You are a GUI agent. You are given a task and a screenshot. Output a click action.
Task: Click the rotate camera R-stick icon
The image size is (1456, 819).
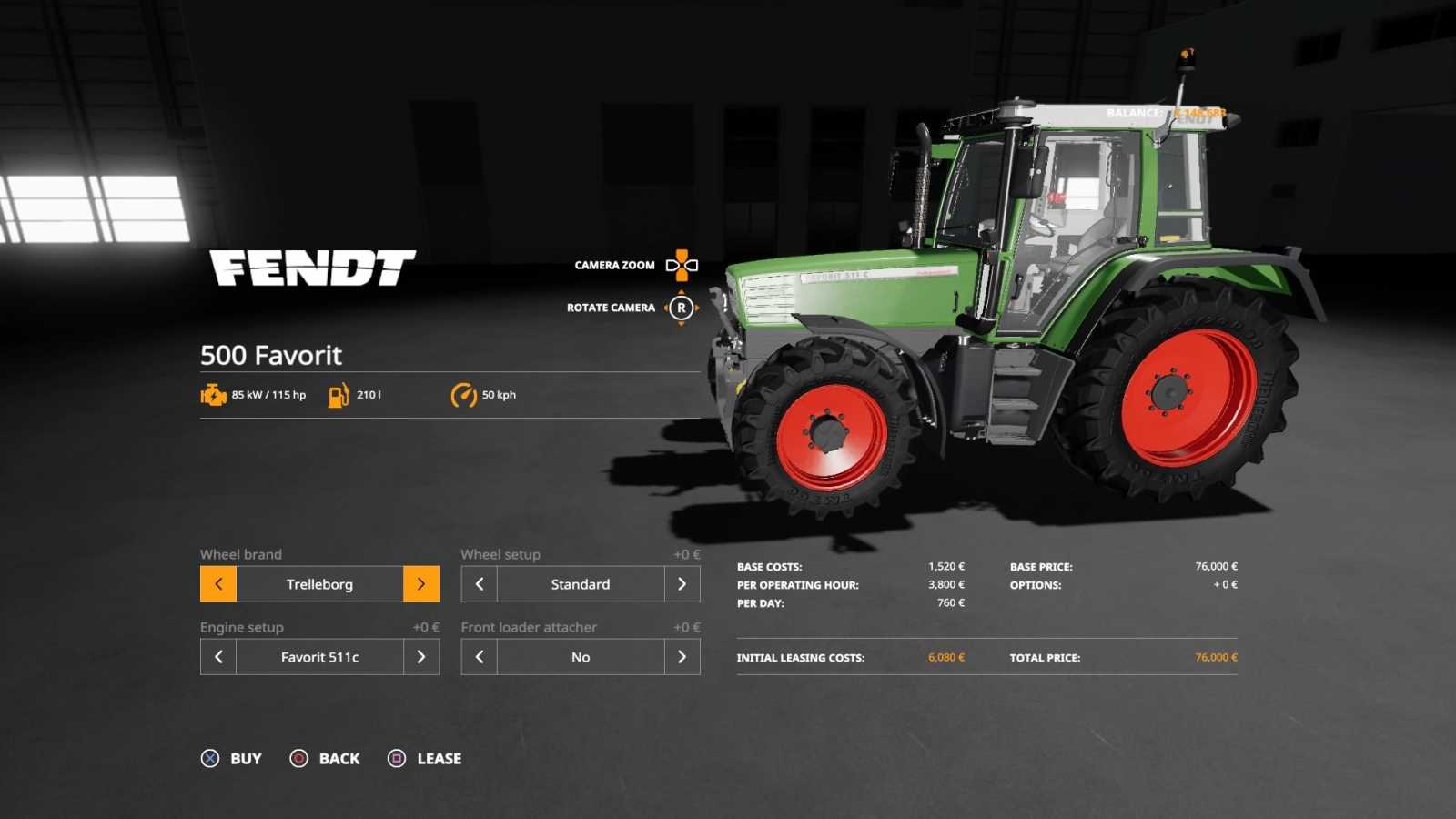[680, 308]
